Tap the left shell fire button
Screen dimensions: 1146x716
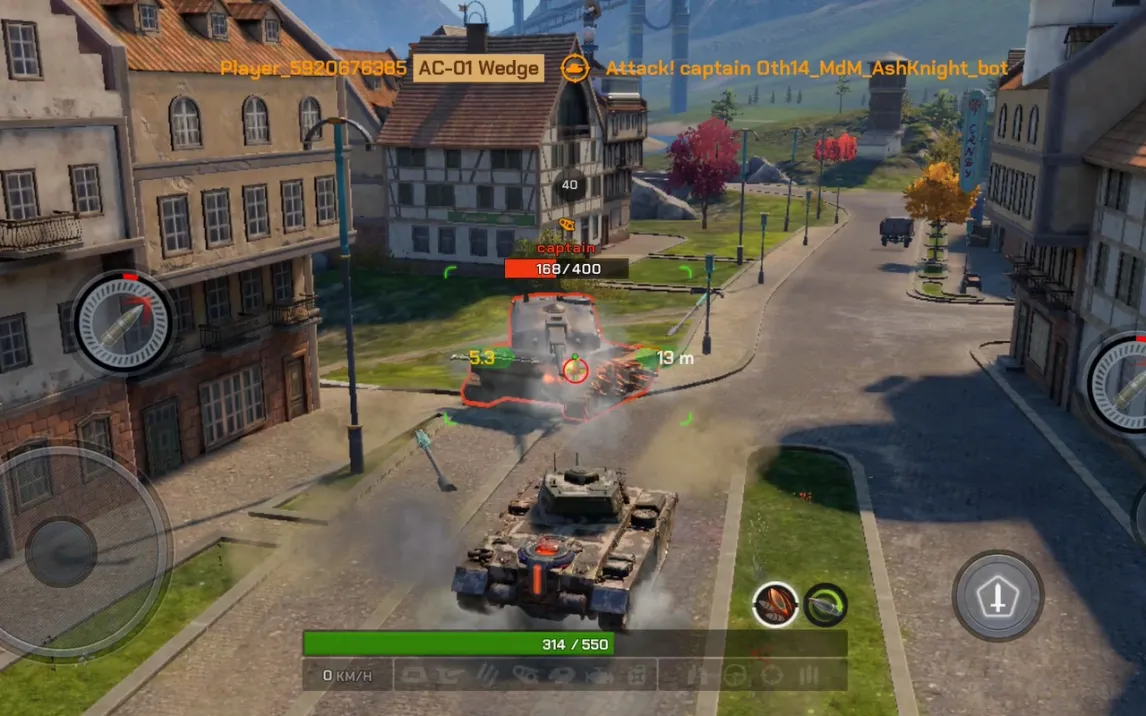point(124,323)
